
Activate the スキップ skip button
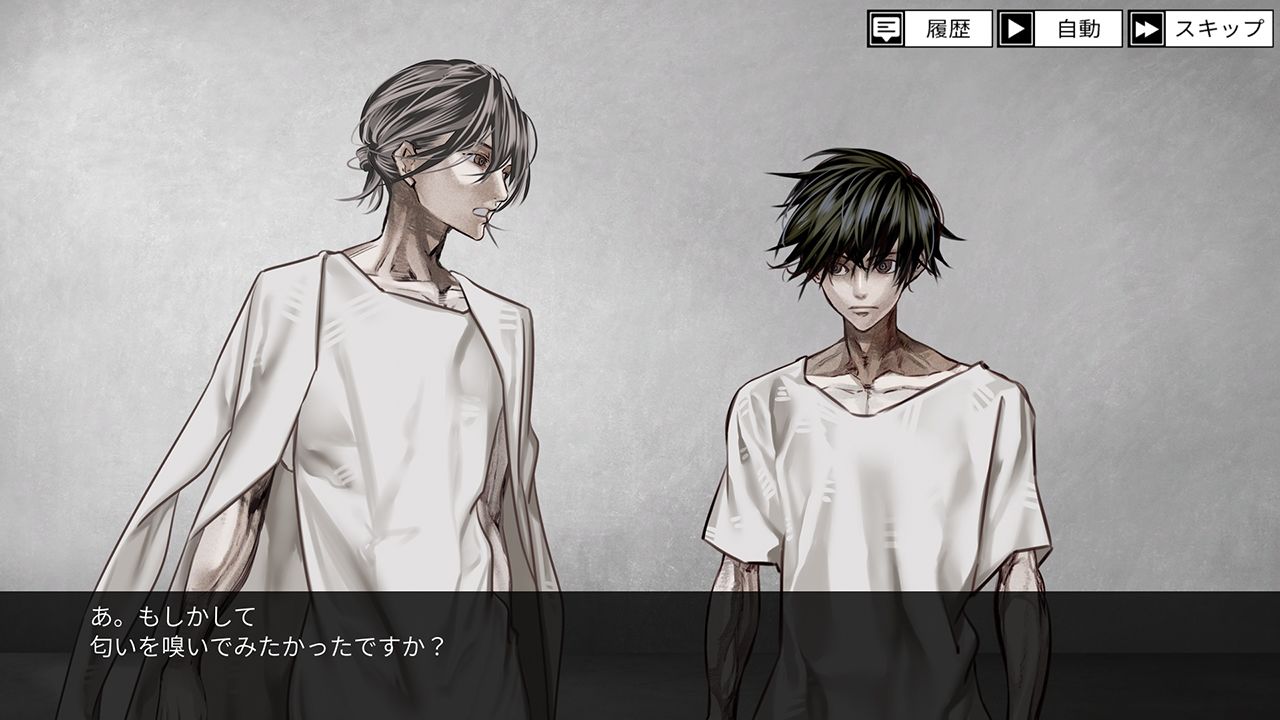tap(1200, 29)
